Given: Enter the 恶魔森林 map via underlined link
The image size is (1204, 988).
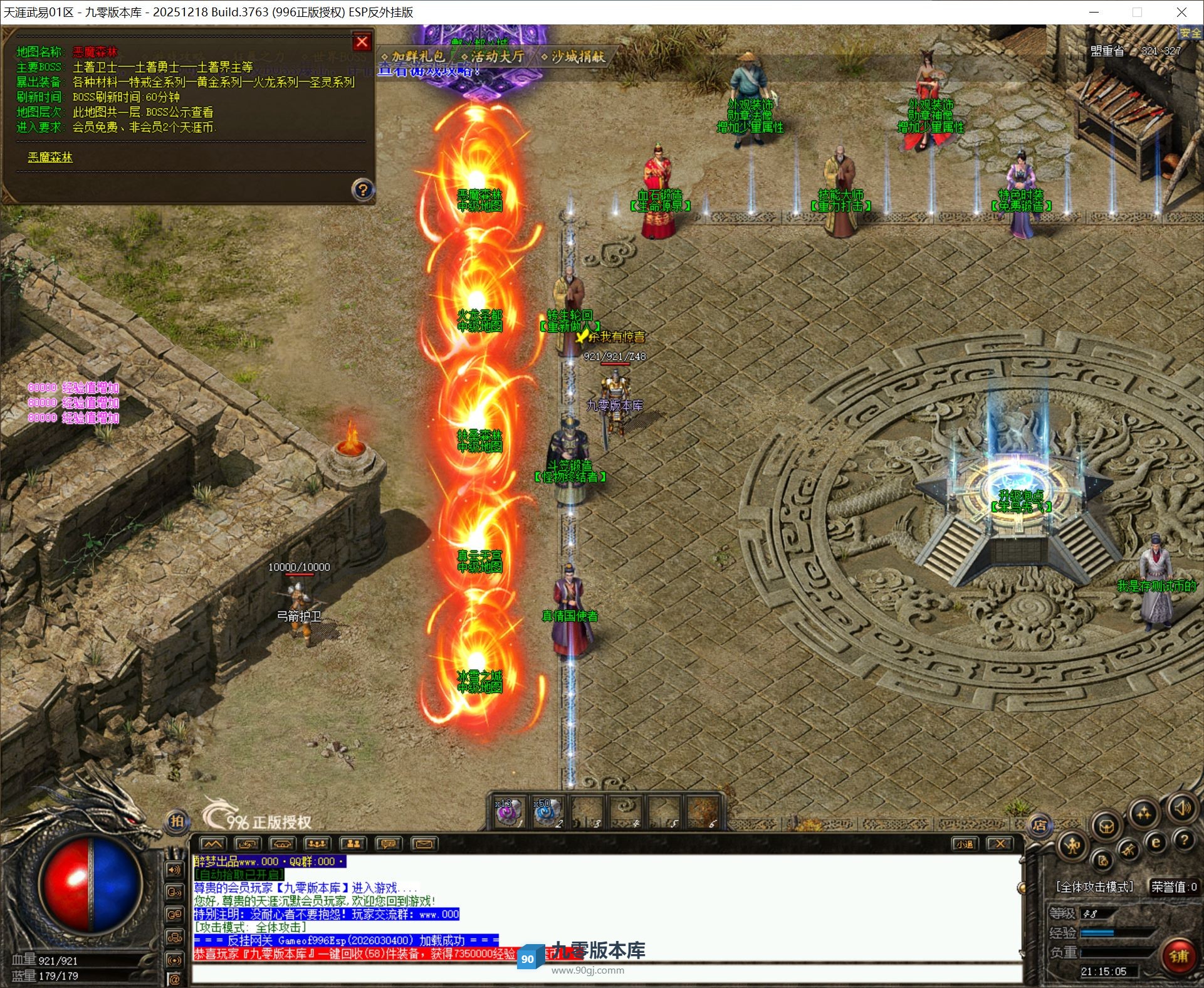Looking at the screenshot, I should (x=50, y=157).
